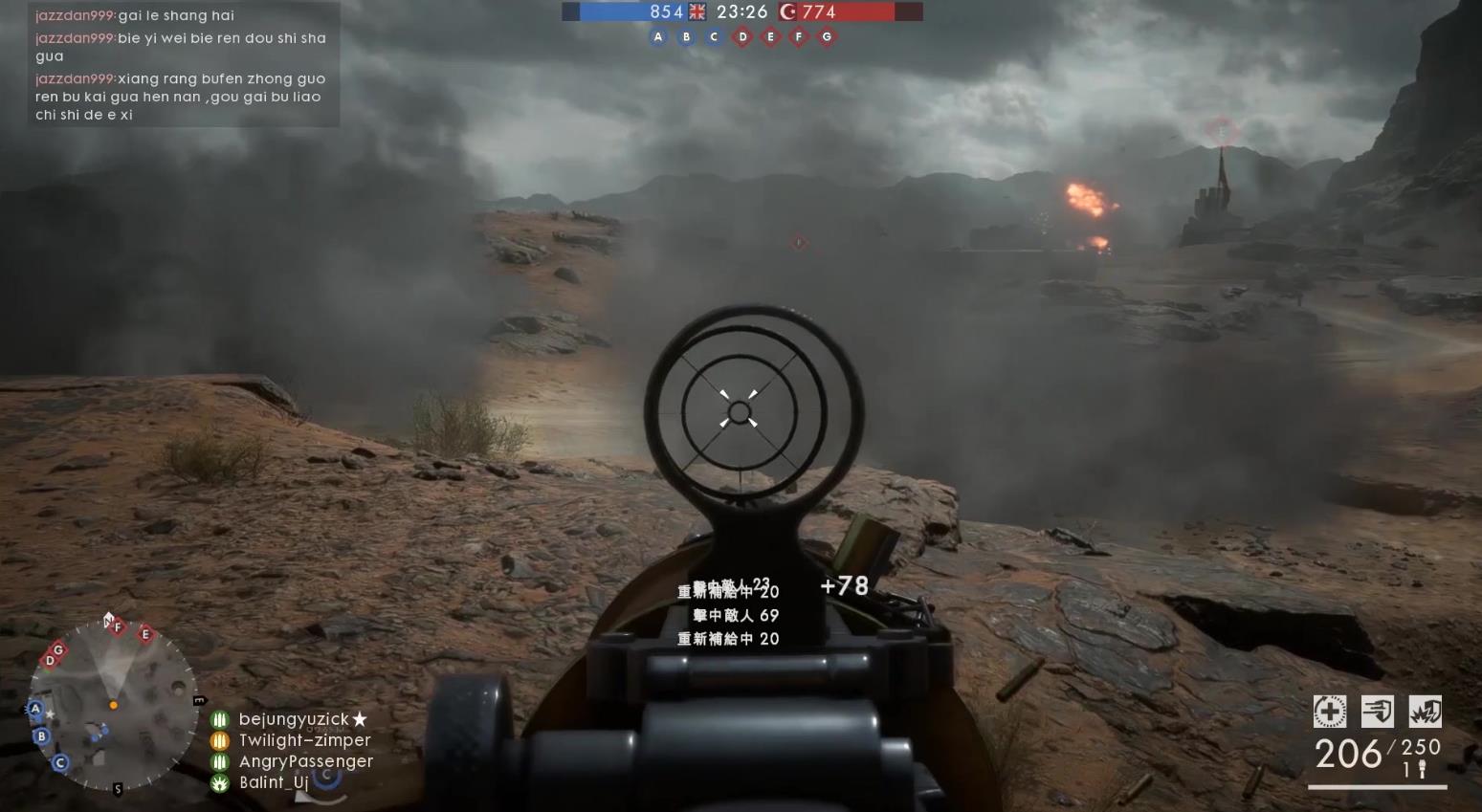This screenshot has height=812, width=1482.
Task: Open the chat box with jazzdan999's messages
Action: click(182, 65)
